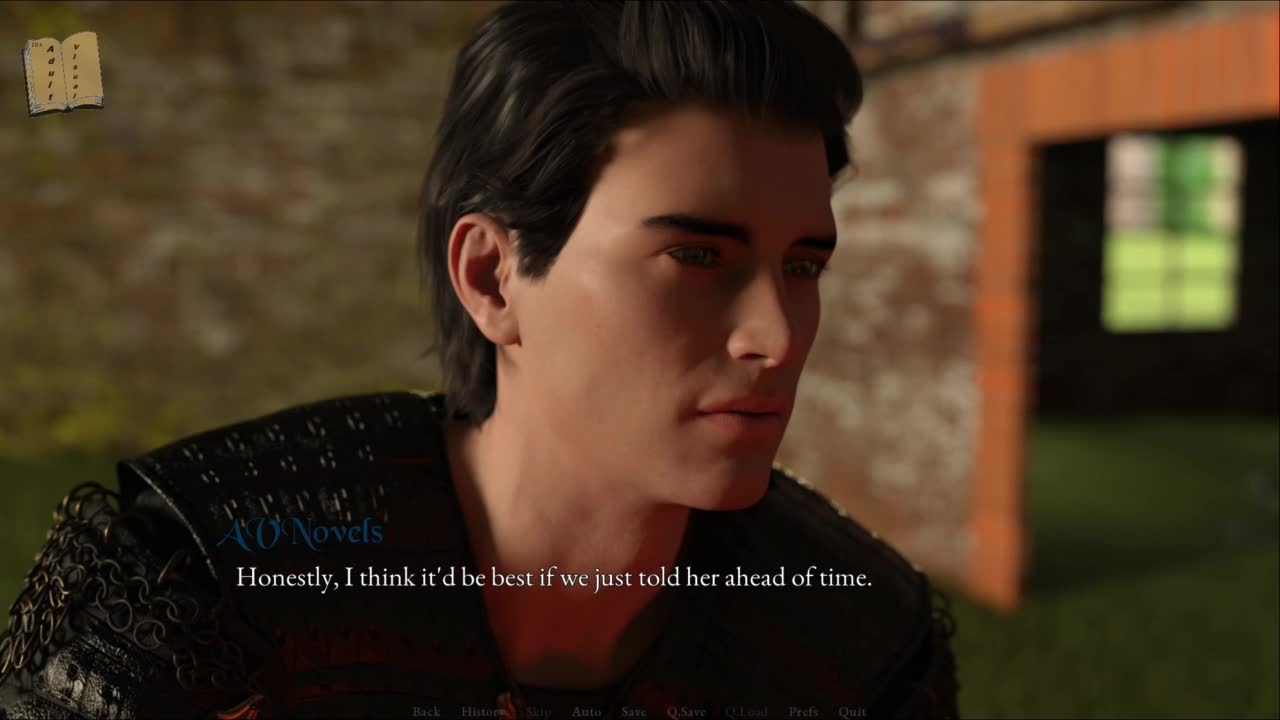The image size is (1280, 720).
Task: Click the Adult Visual book logo icon
Action: pyautogui.click(x=63, y=73)
